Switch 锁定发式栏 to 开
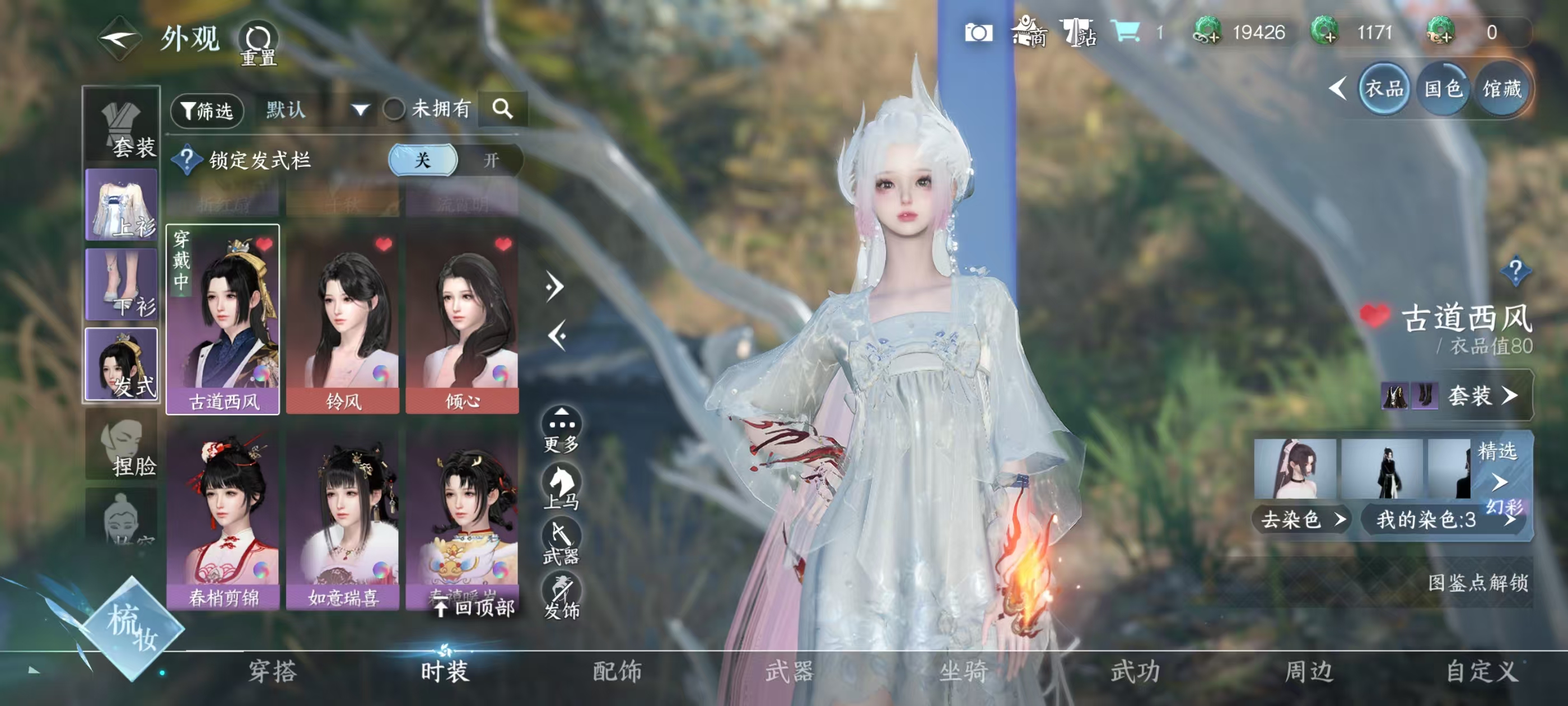The width and height of the screenshot is (1568, 706). pyautogui.click(x=491, y=160)
